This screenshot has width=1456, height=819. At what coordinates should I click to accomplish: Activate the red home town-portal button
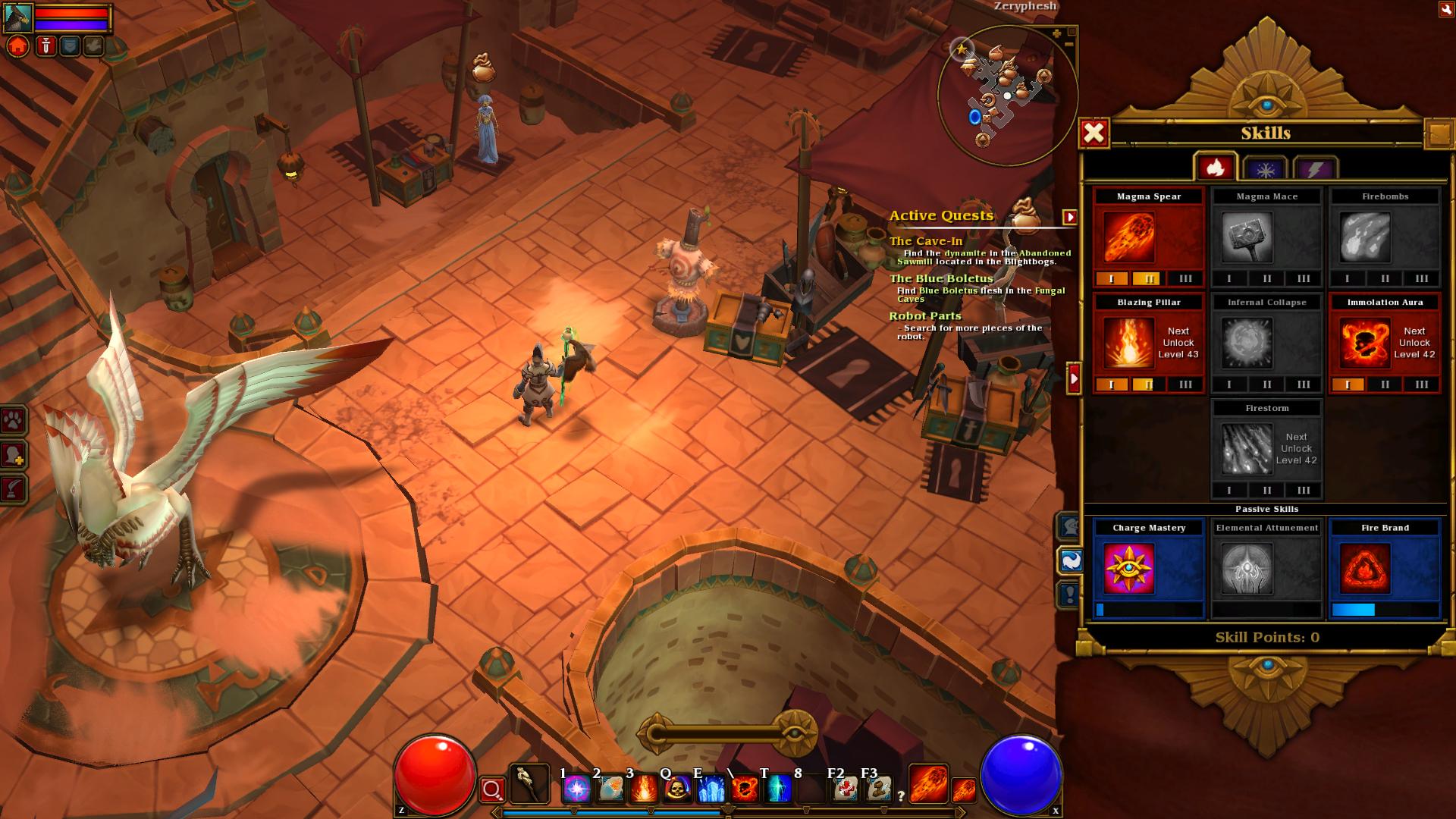coord(18,46)
